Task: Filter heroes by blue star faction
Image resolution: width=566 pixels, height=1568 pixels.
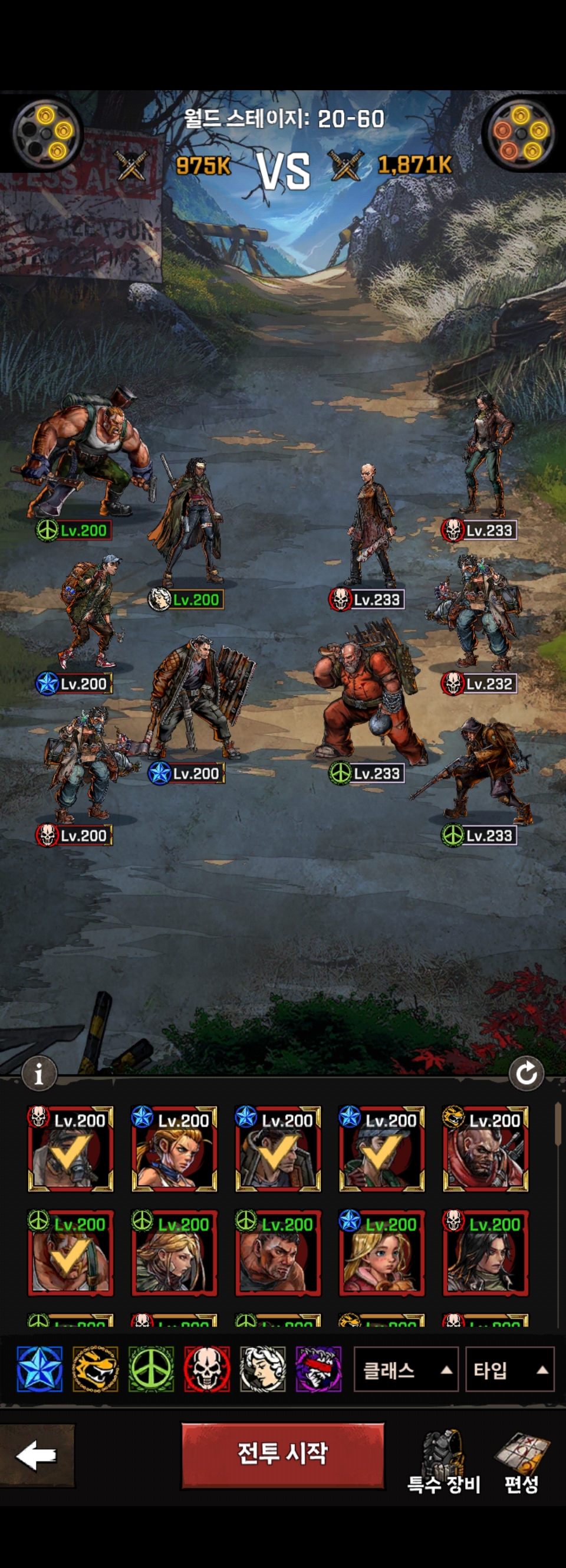Action: point(40,1370)
